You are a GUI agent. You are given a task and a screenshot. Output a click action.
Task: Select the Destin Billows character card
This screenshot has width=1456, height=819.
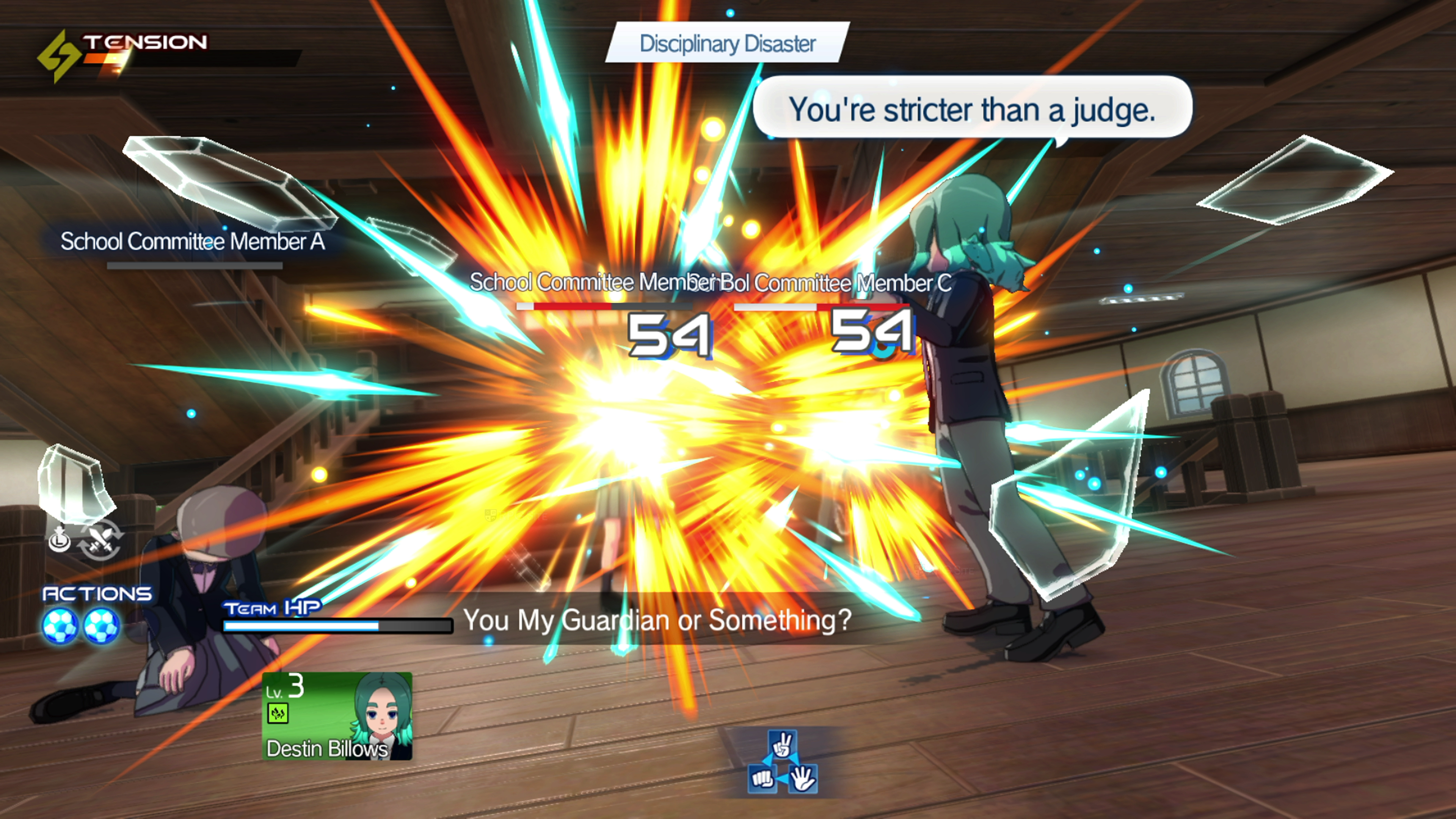click(337, 715)
